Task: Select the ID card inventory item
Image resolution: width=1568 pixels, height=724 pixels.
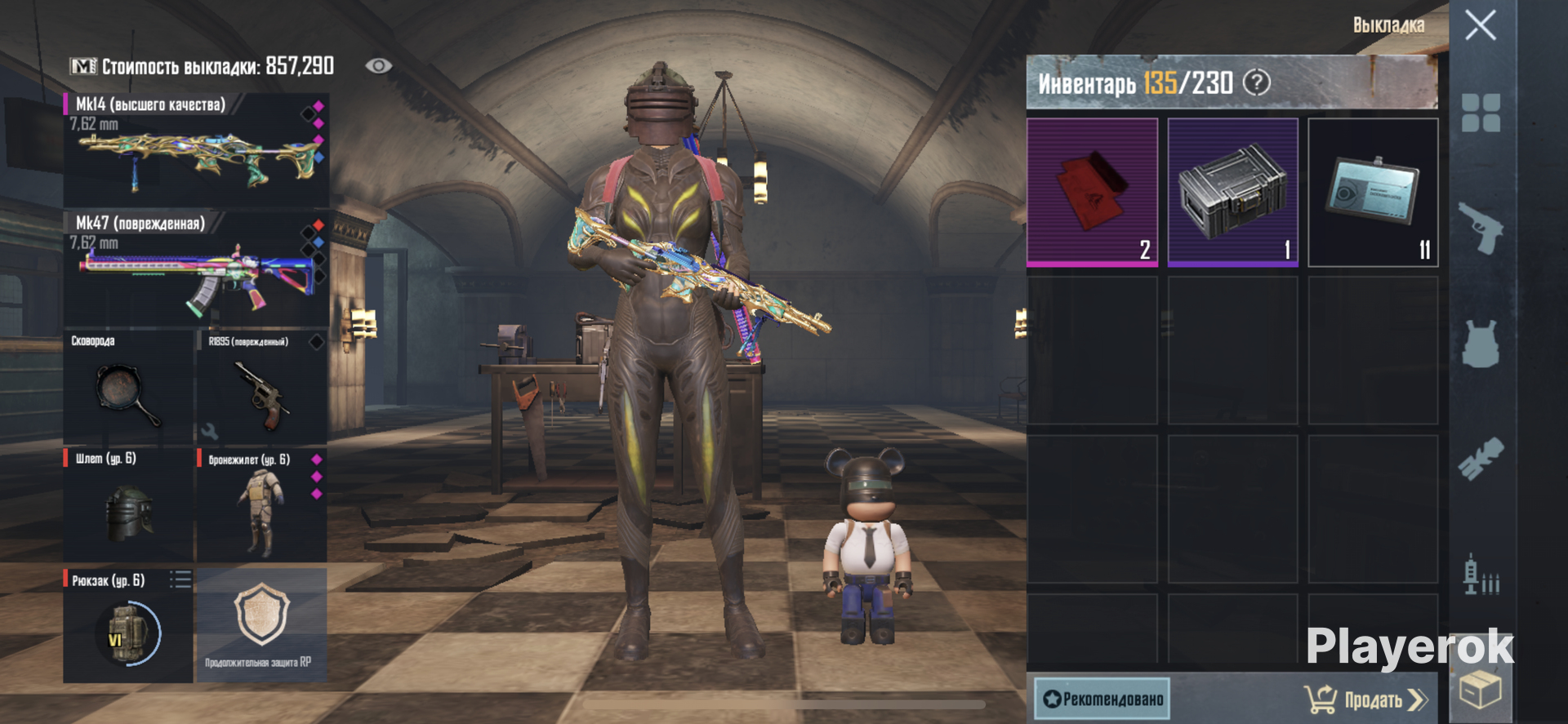Action: coord(1373,192)
